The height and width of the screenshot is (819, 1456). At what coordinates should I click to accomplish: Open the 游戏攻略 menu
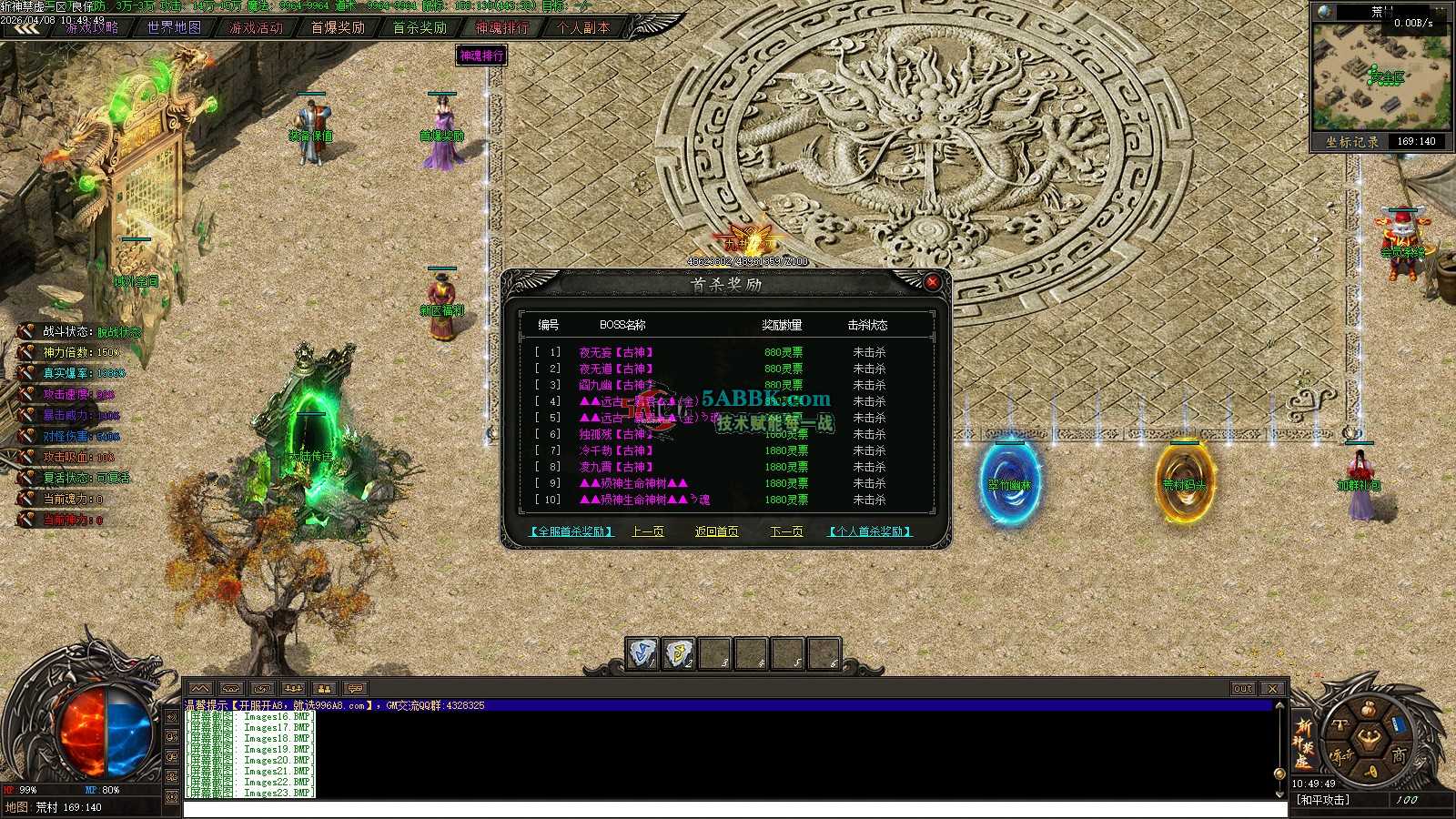tap(92, 27)
